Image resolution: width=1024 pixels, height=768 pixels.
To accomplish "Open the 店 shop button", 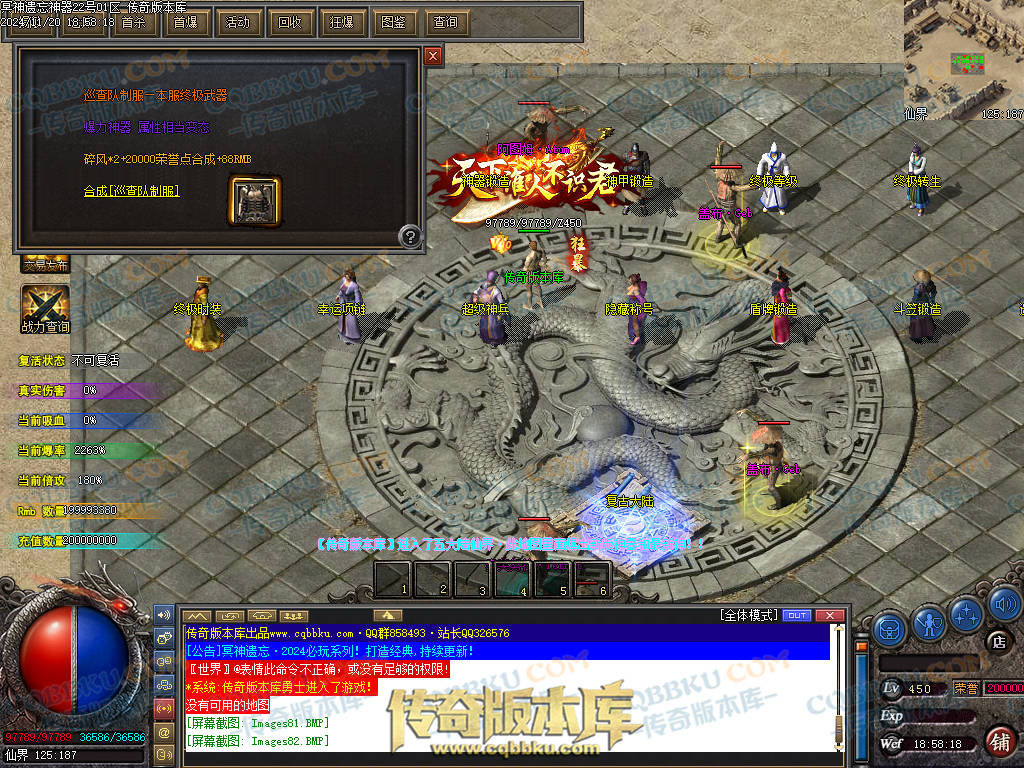I will [996, 641].
